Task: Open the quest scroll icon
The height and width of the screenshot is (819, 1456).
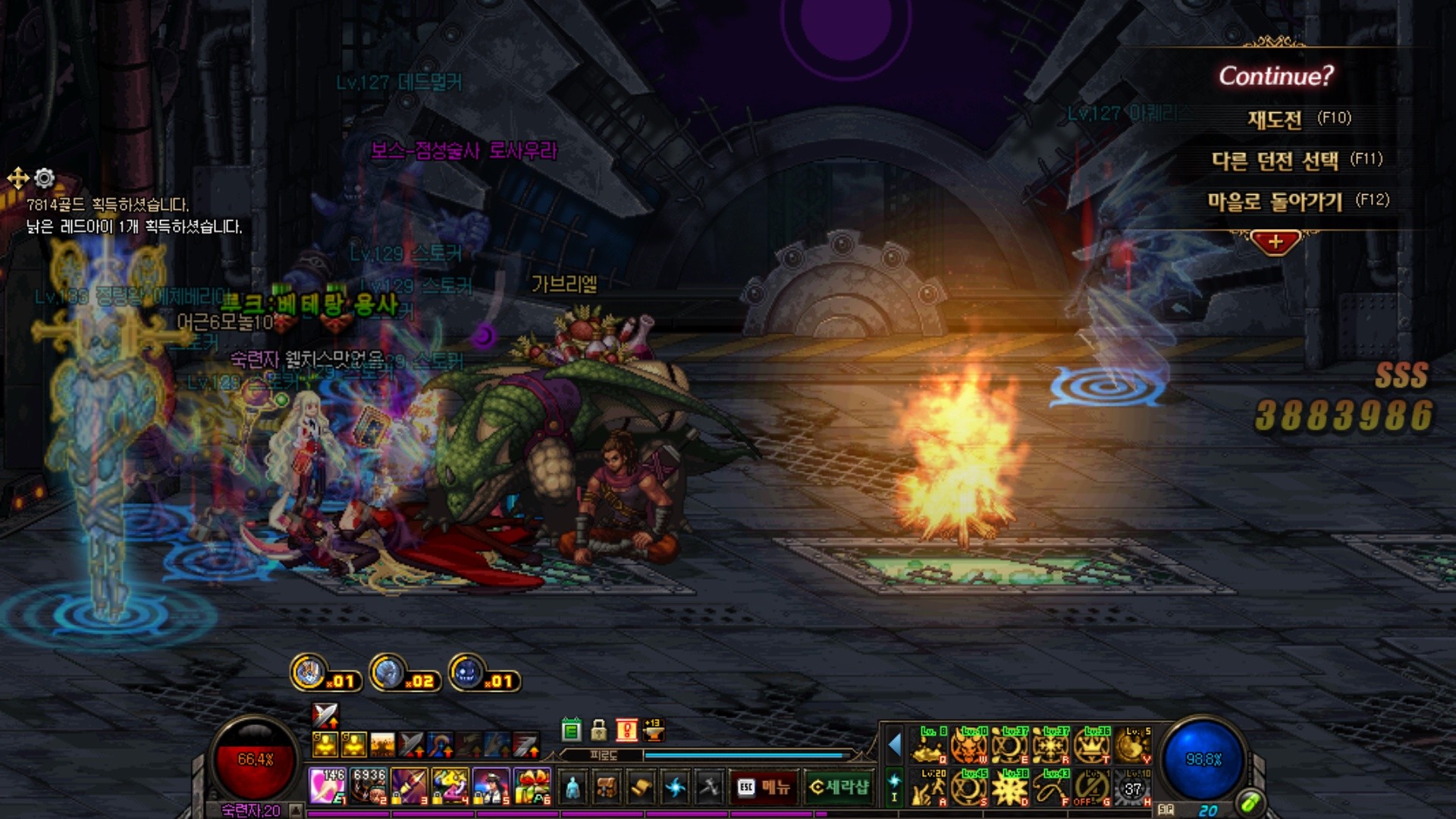Action: (x=641, y=787)
